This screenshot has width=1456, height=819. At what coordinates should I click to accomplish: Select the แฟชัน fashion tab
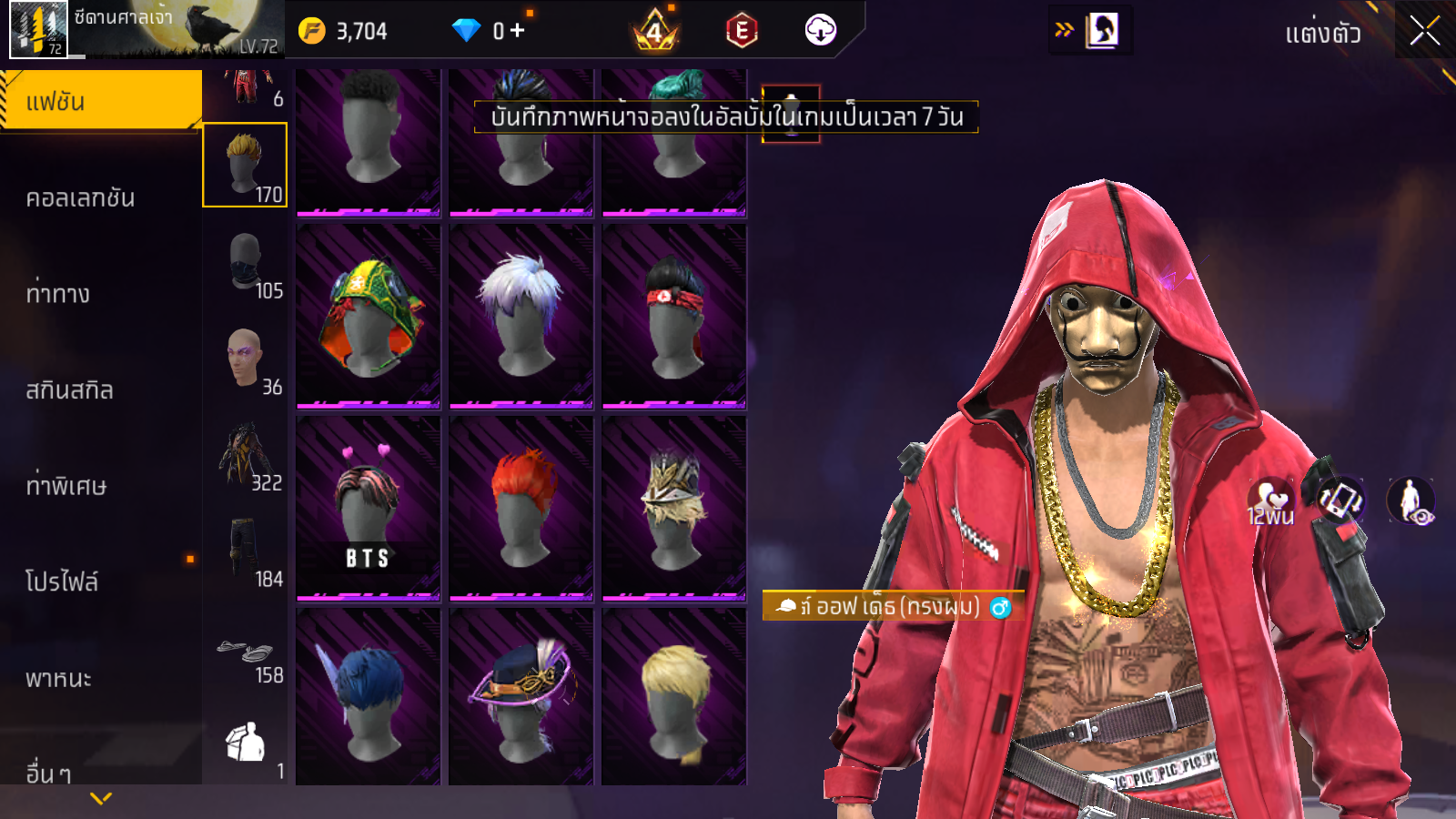[x=100, y=101]
